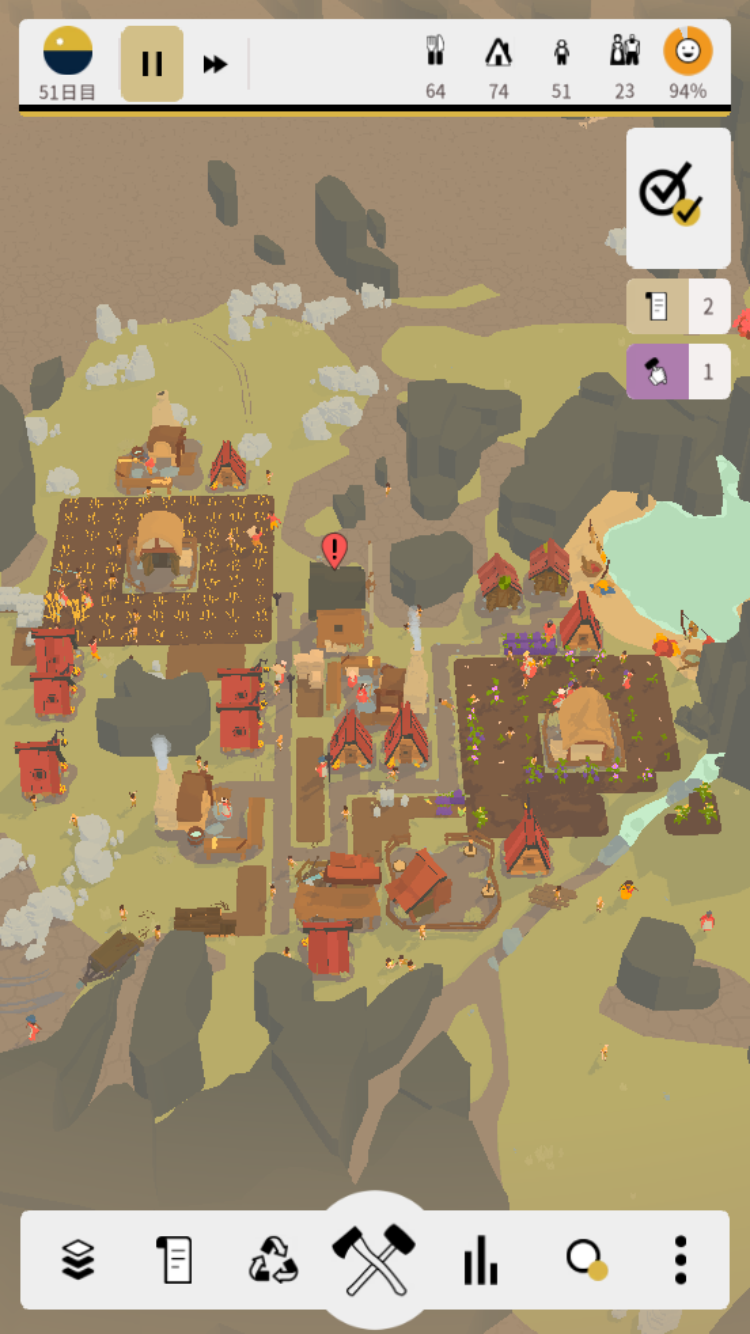The height and width of the screenshot is (1334, 750).
Task: Open the recycle arrows menu
Action: (x=273, y=1259)
